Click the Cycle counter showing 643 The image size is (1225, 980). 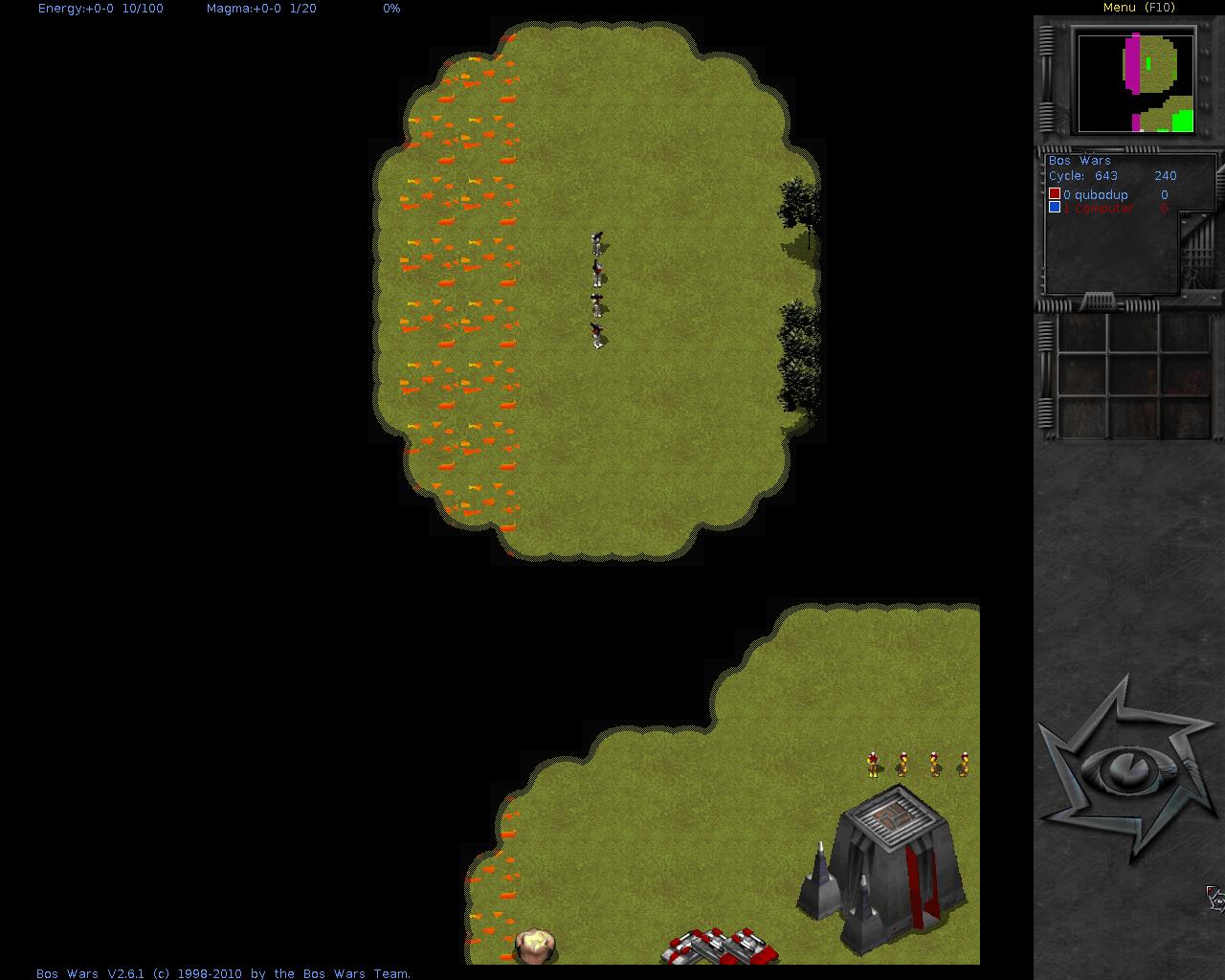click(1105, 176)
